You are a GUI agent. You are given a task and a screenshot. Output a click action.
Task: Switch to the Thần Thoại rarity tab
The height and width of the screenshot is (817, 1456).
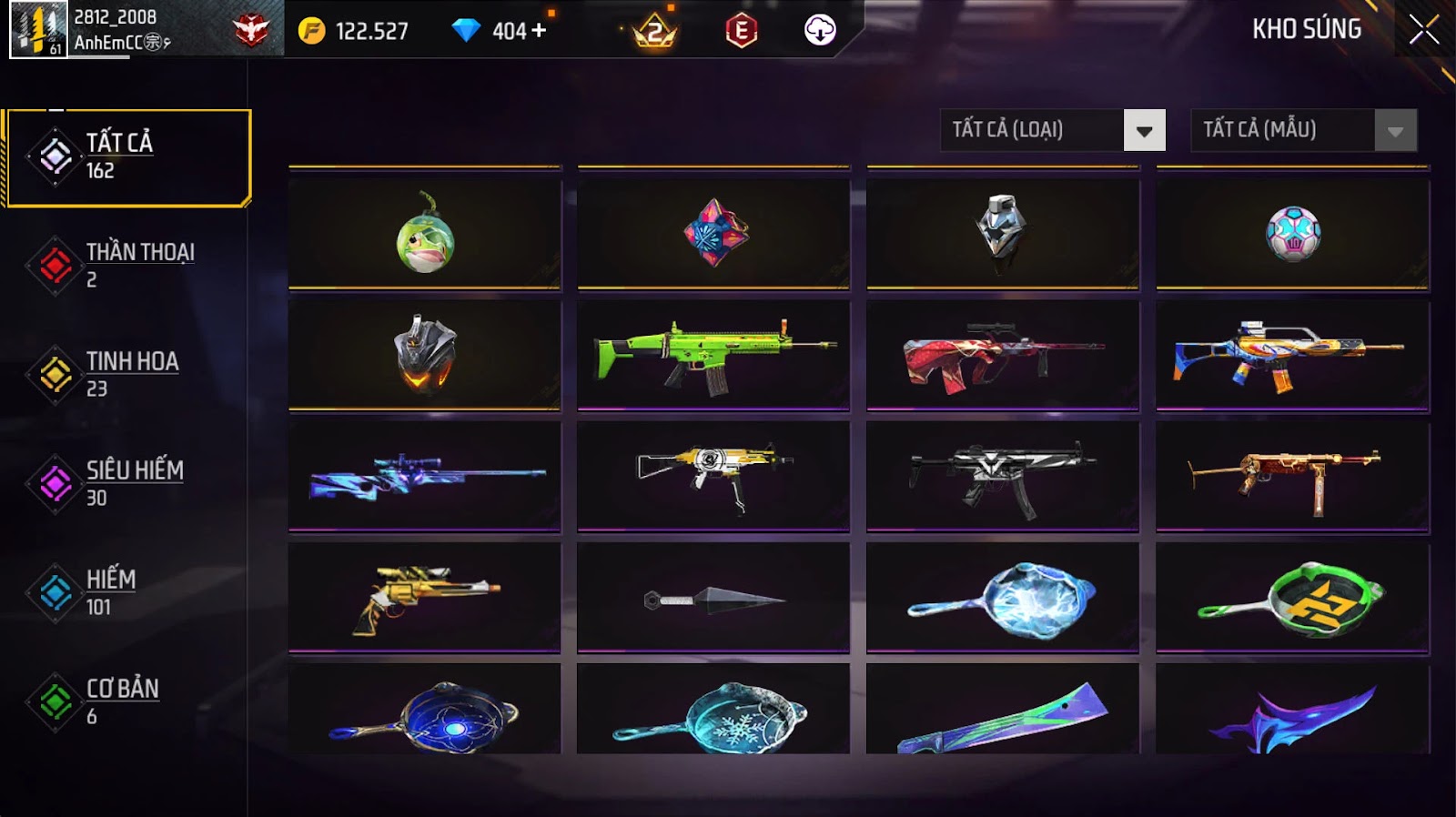tap(127, 266)
